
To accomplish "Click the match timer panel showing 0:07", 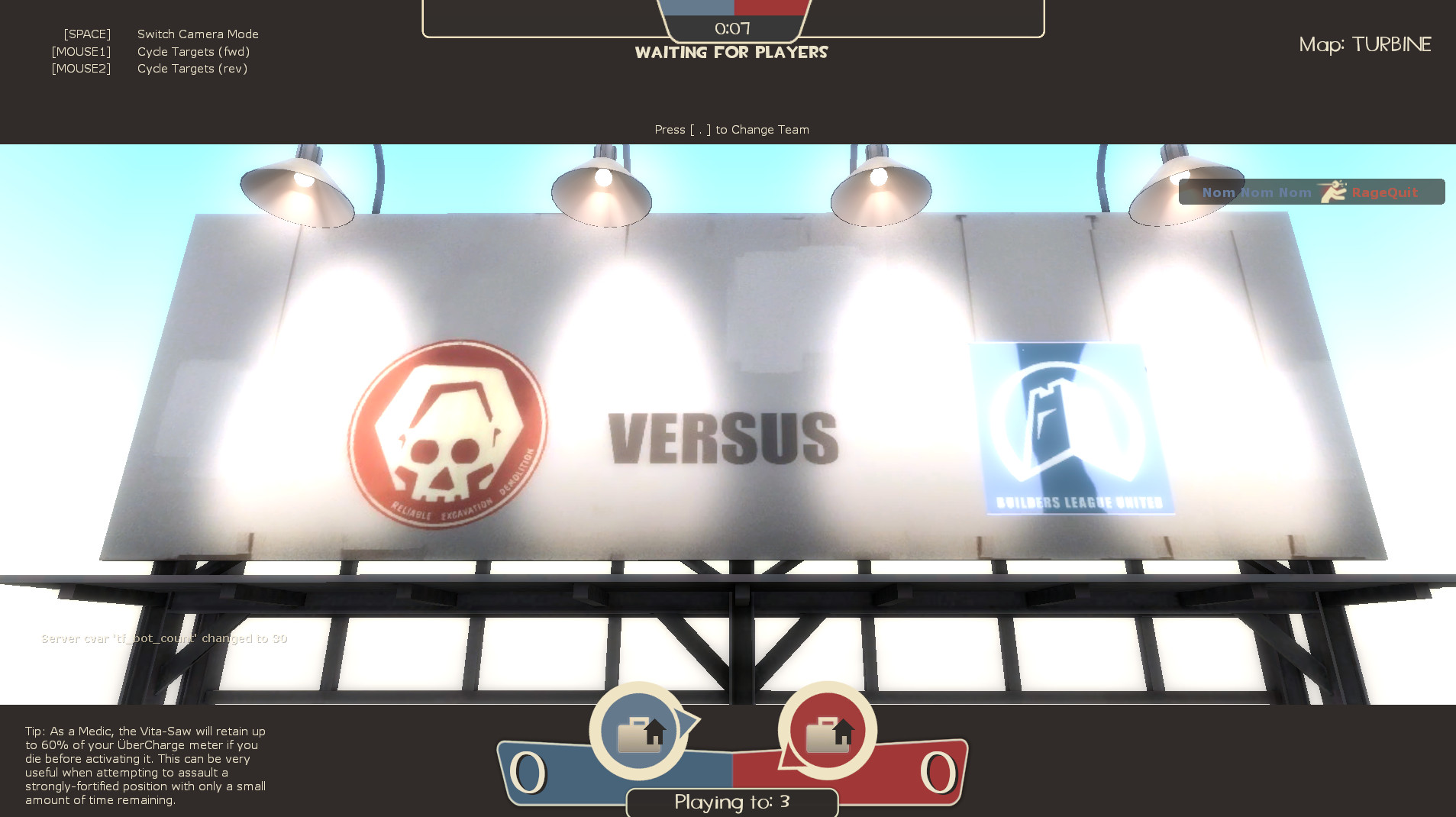I will [x=731, y=27].
